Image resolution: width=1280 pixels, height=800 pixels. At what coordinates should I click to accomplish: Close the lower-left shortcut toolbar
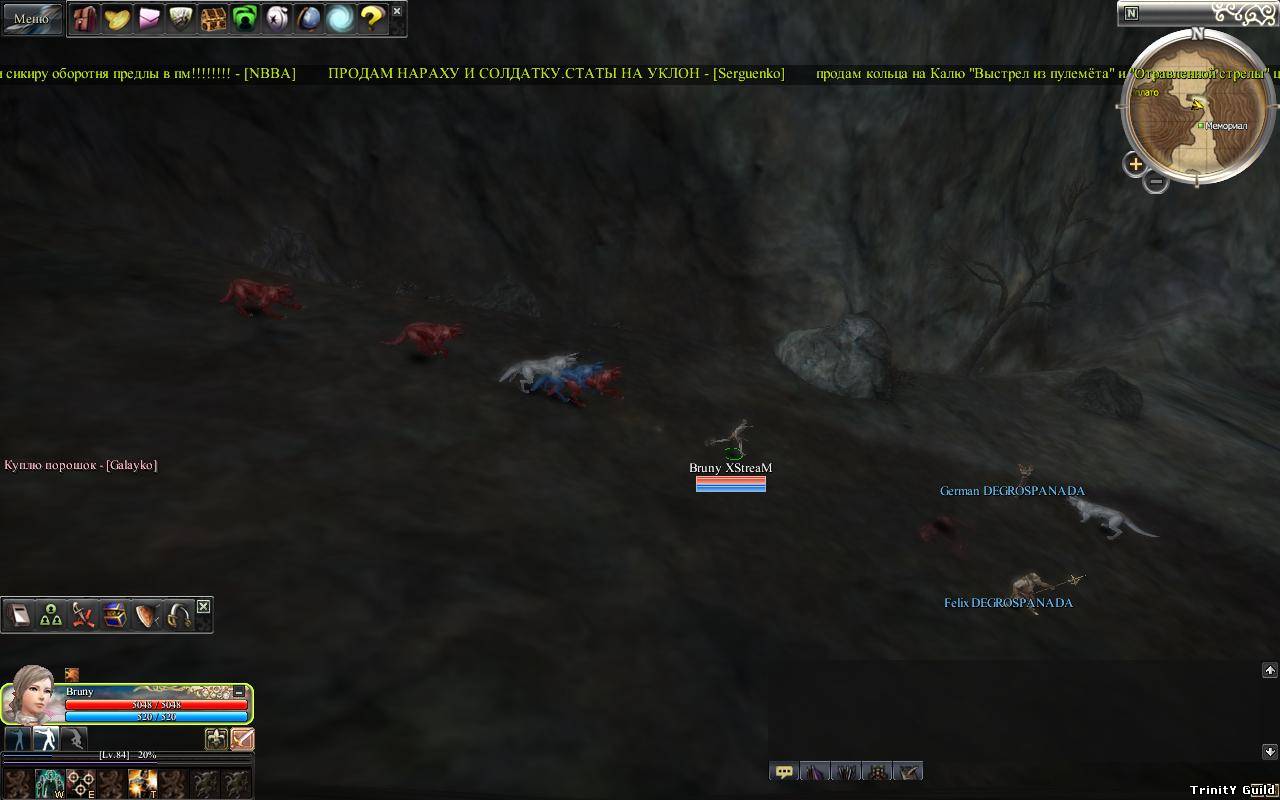pyautogui.click(x=204, y=607)
